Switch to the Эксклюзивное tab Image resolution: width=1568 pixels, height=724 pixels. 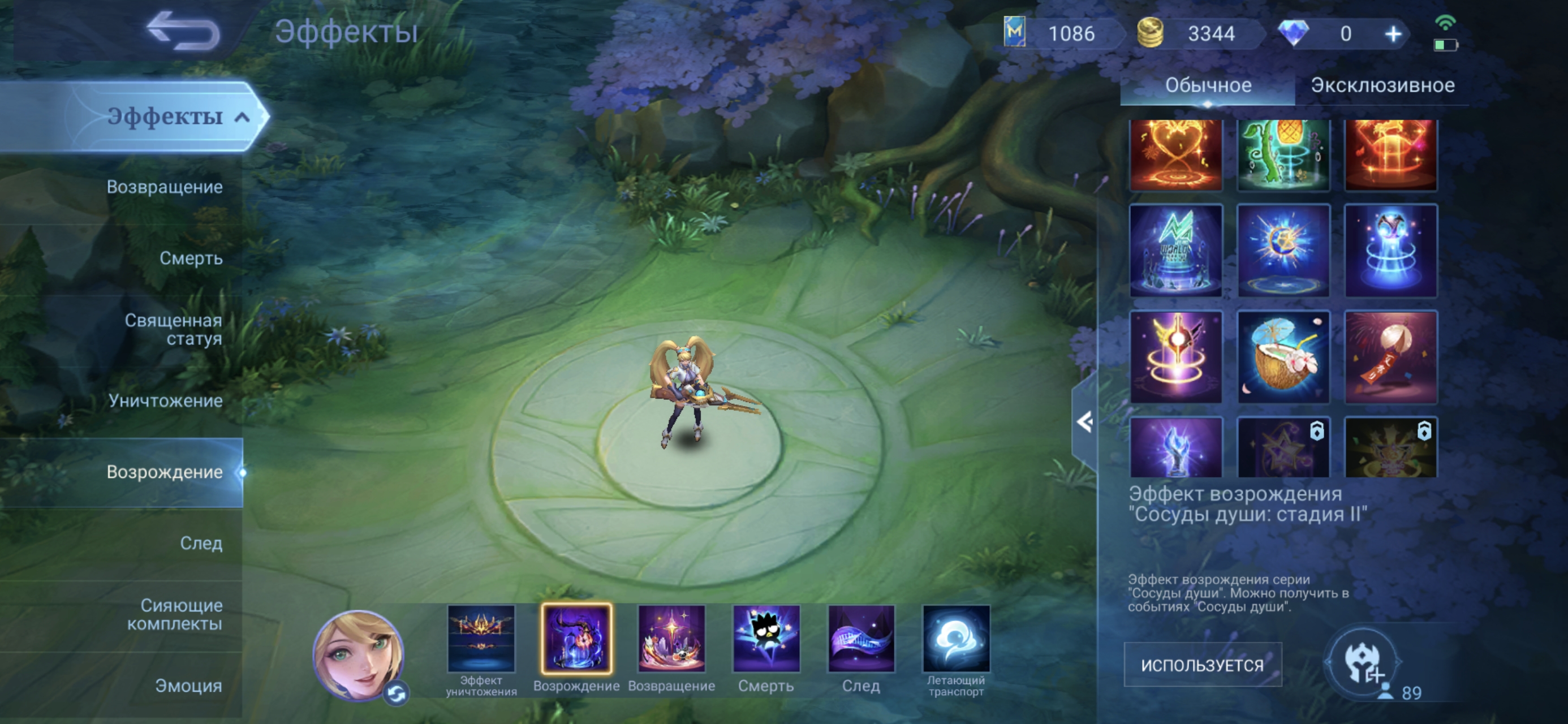pos(1382,85)
